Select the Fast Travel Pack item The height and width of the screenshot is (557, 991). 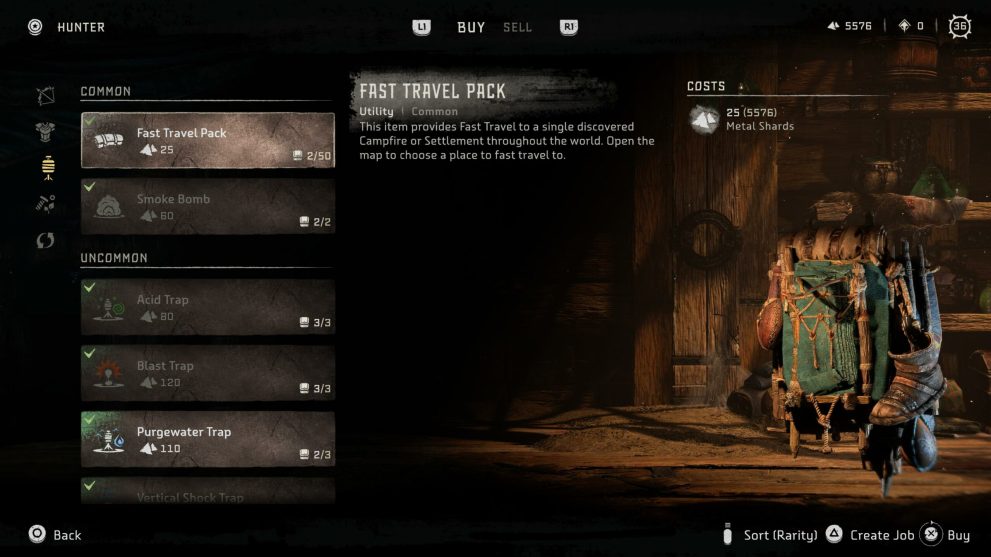[207, 140]
